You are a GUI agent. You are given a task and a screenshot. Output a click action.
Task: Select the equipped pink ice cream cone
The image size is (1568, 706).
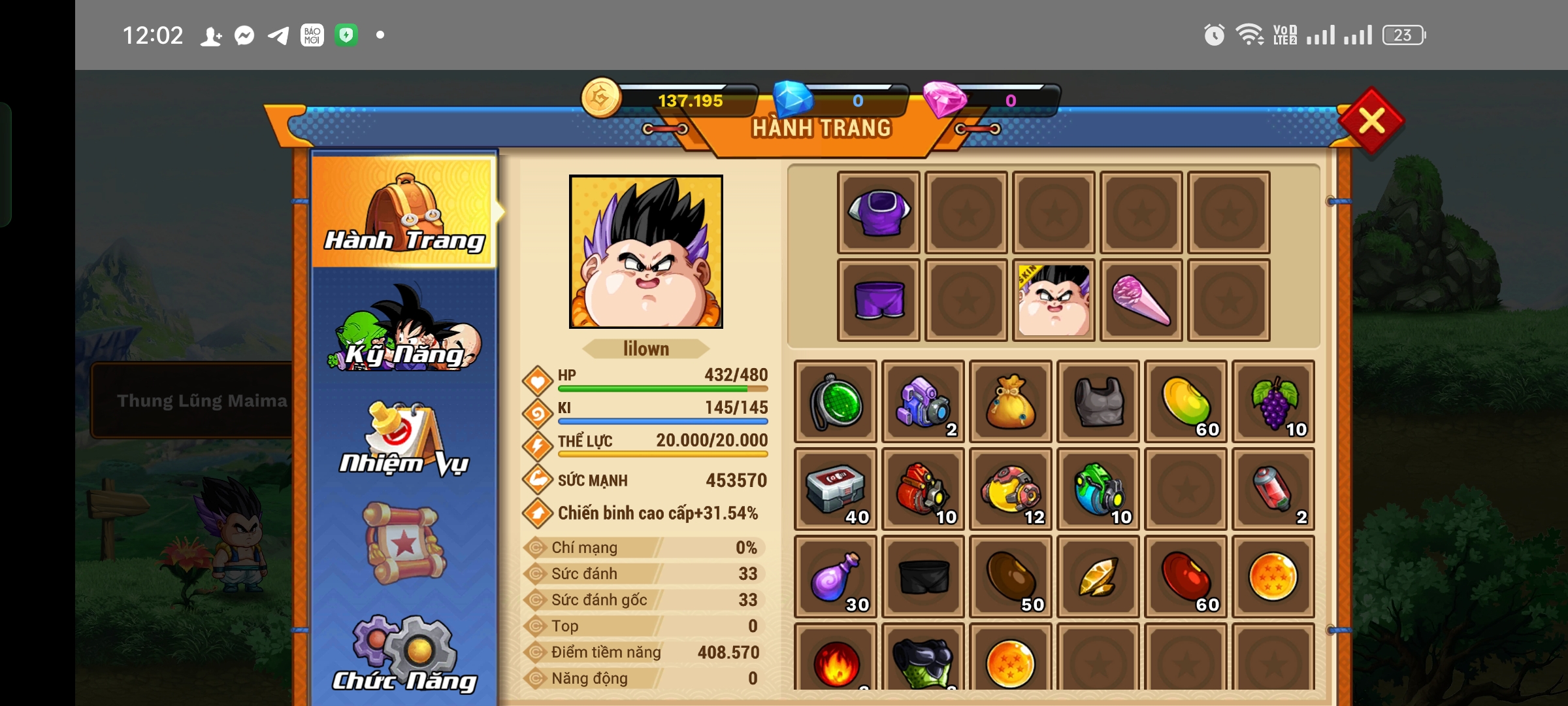point(1141,300)
